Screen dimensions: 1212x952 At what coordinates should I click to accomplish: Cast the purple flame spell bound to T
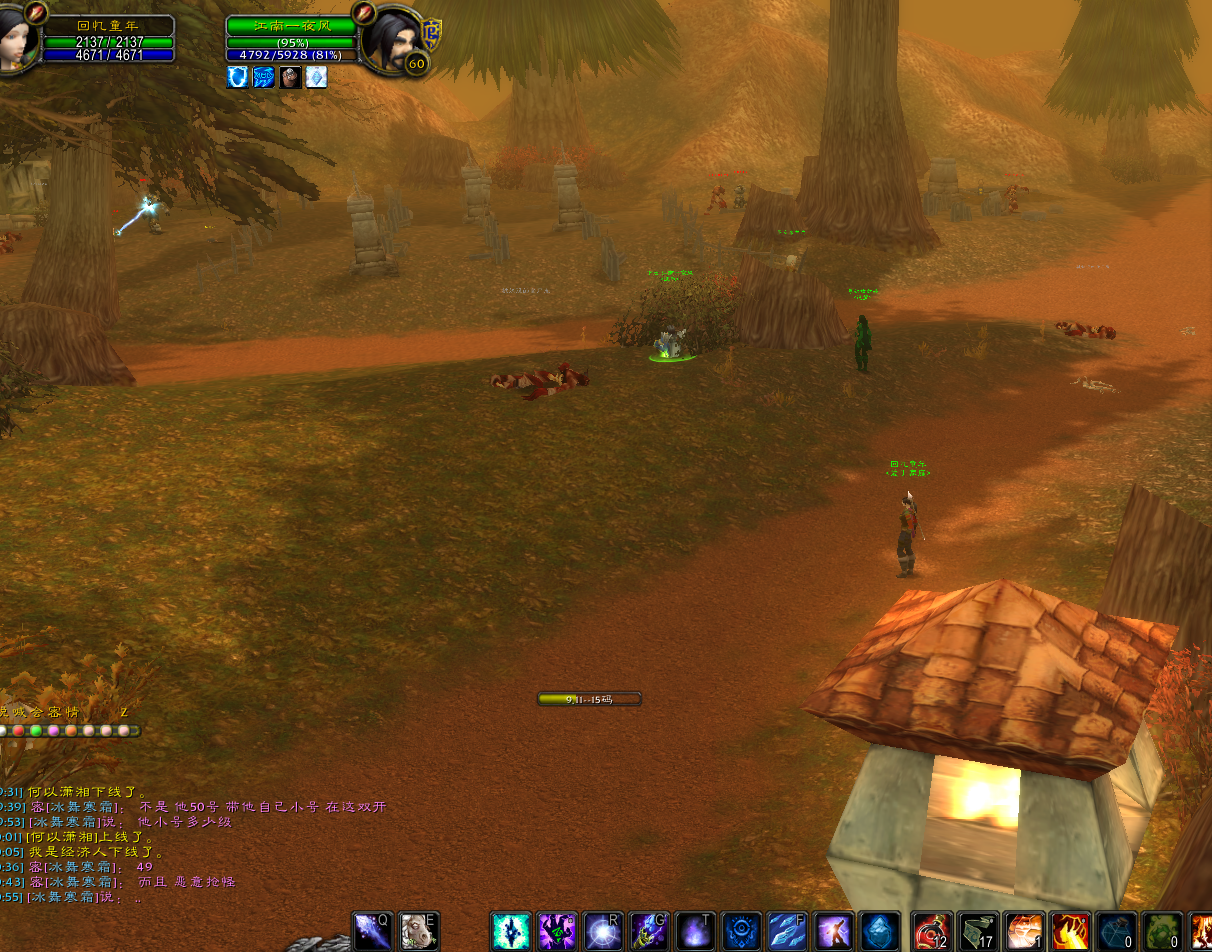(695, 931)
